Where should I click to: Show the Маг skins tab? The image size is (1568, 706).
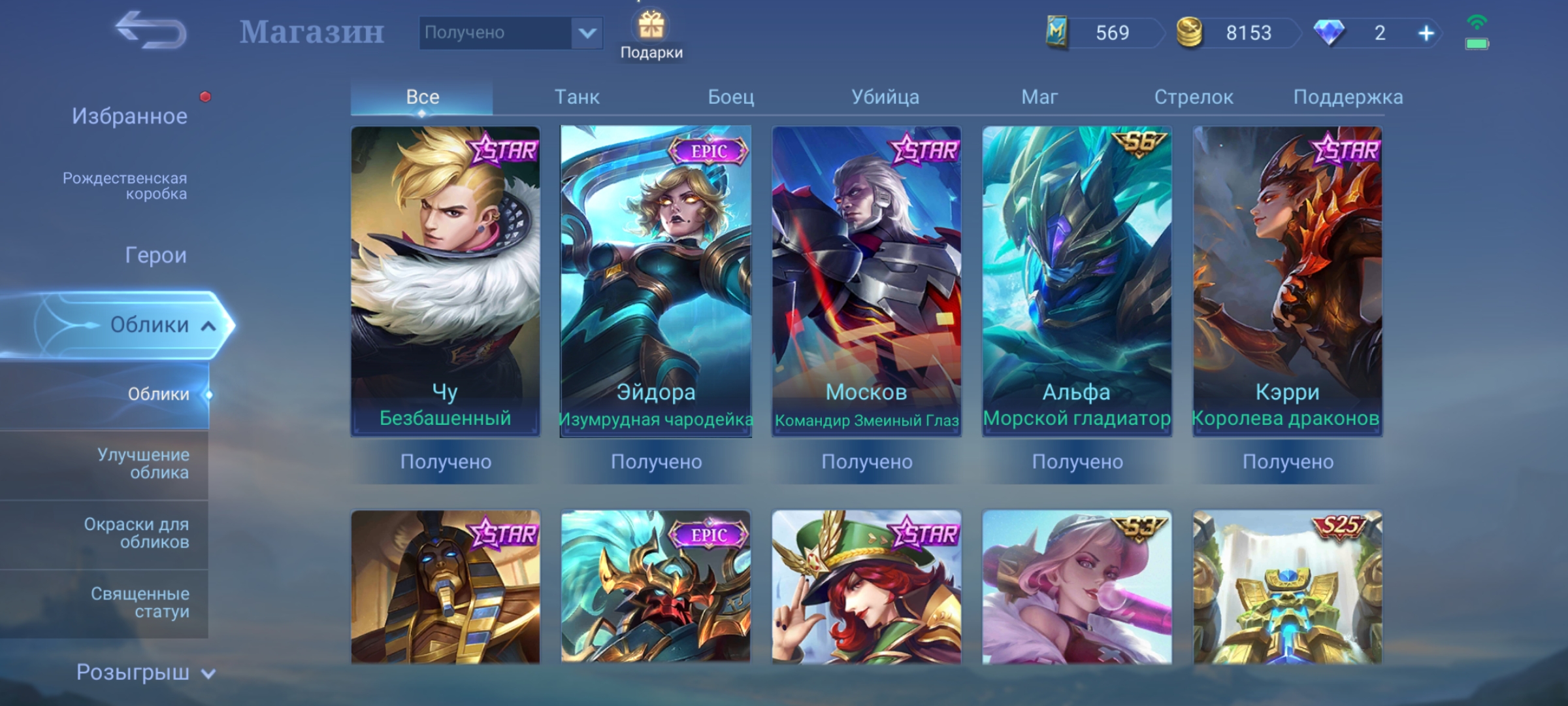[x=1039, y=97]
